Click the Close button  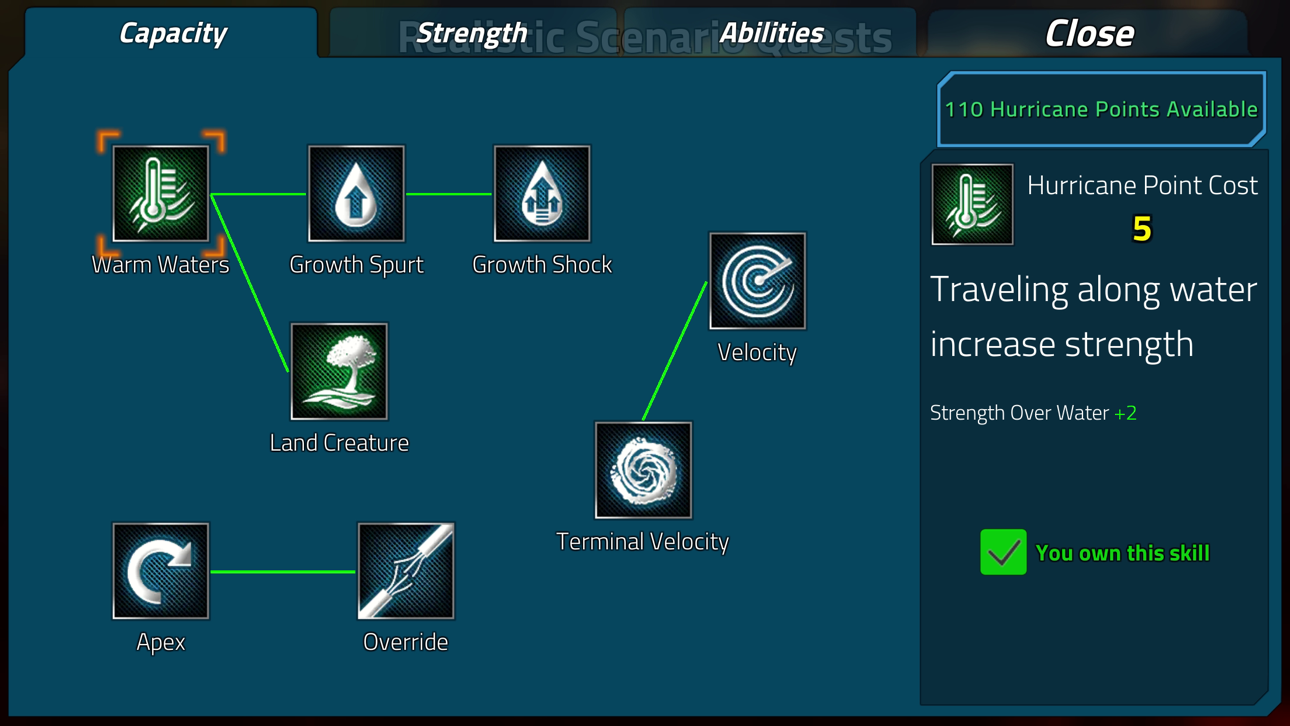pyautogui.click(x=1089, y=33)
